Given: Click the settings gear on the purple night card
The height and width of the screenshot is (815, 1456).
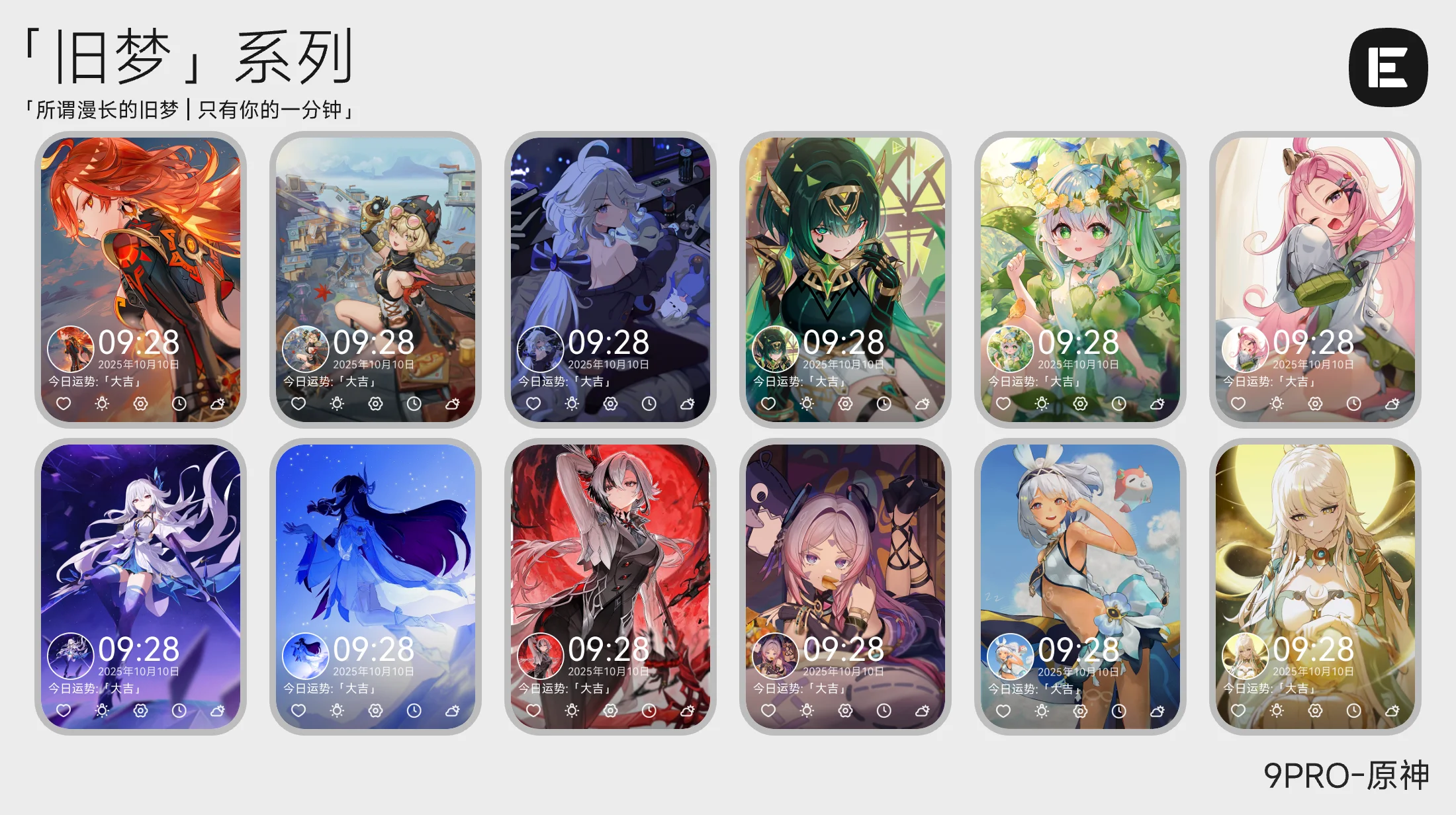Looking at the screenshot, I should [140, 710].
